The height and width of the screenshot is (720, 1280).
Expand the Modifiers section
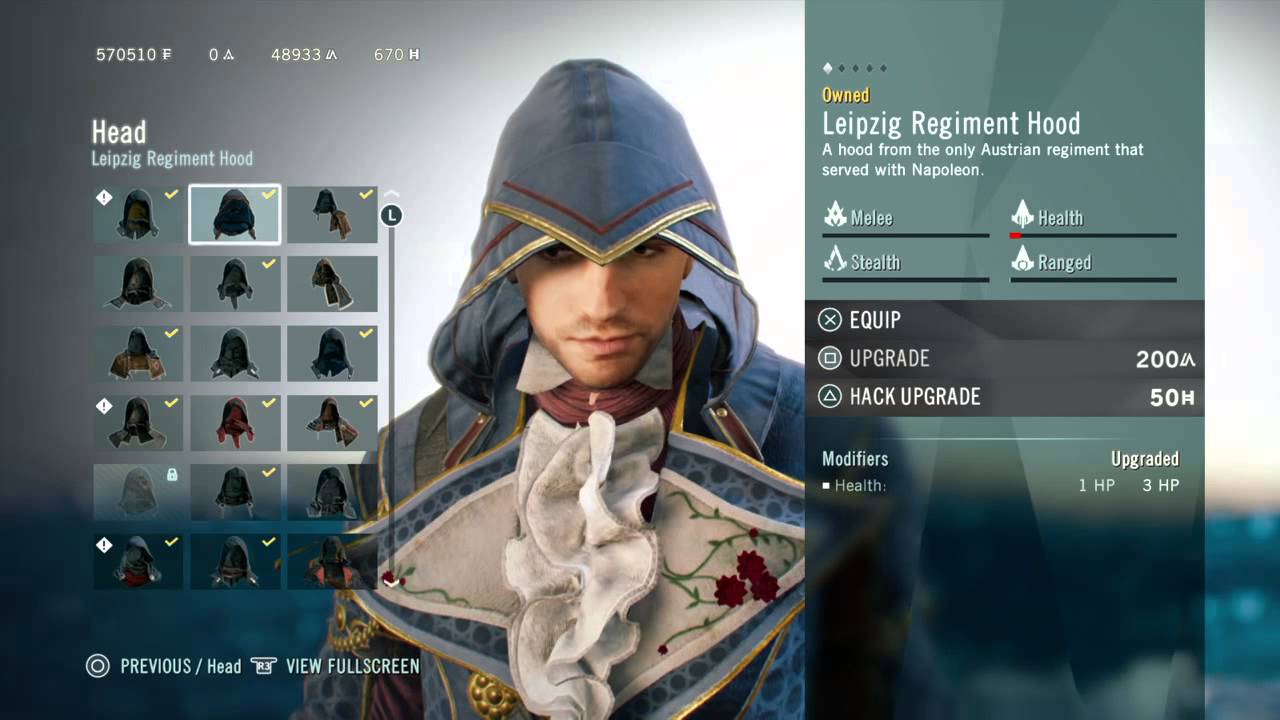click(855, 459)
